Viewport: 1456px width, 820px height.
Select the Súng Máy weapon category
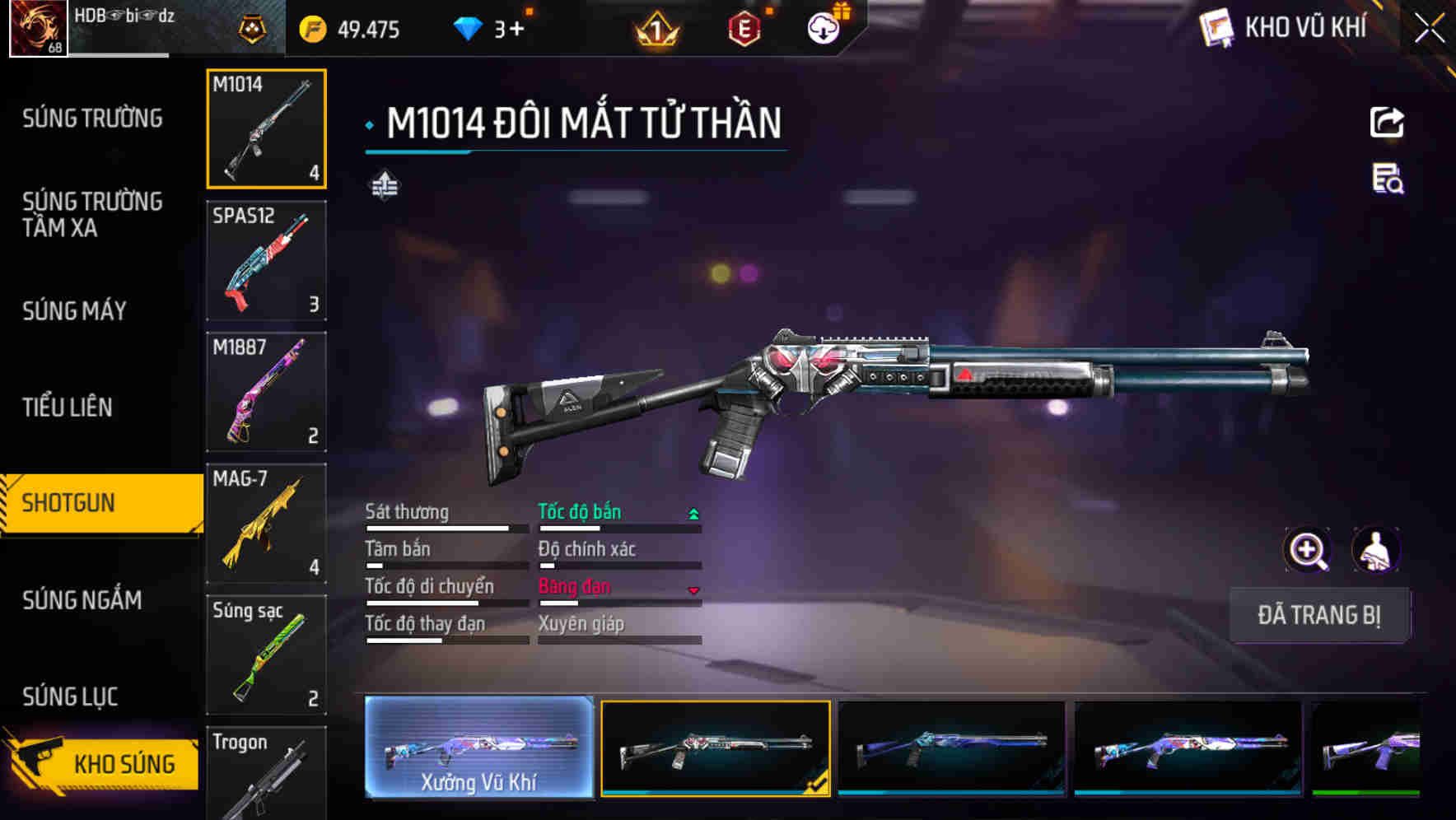(x=75, y=311)
